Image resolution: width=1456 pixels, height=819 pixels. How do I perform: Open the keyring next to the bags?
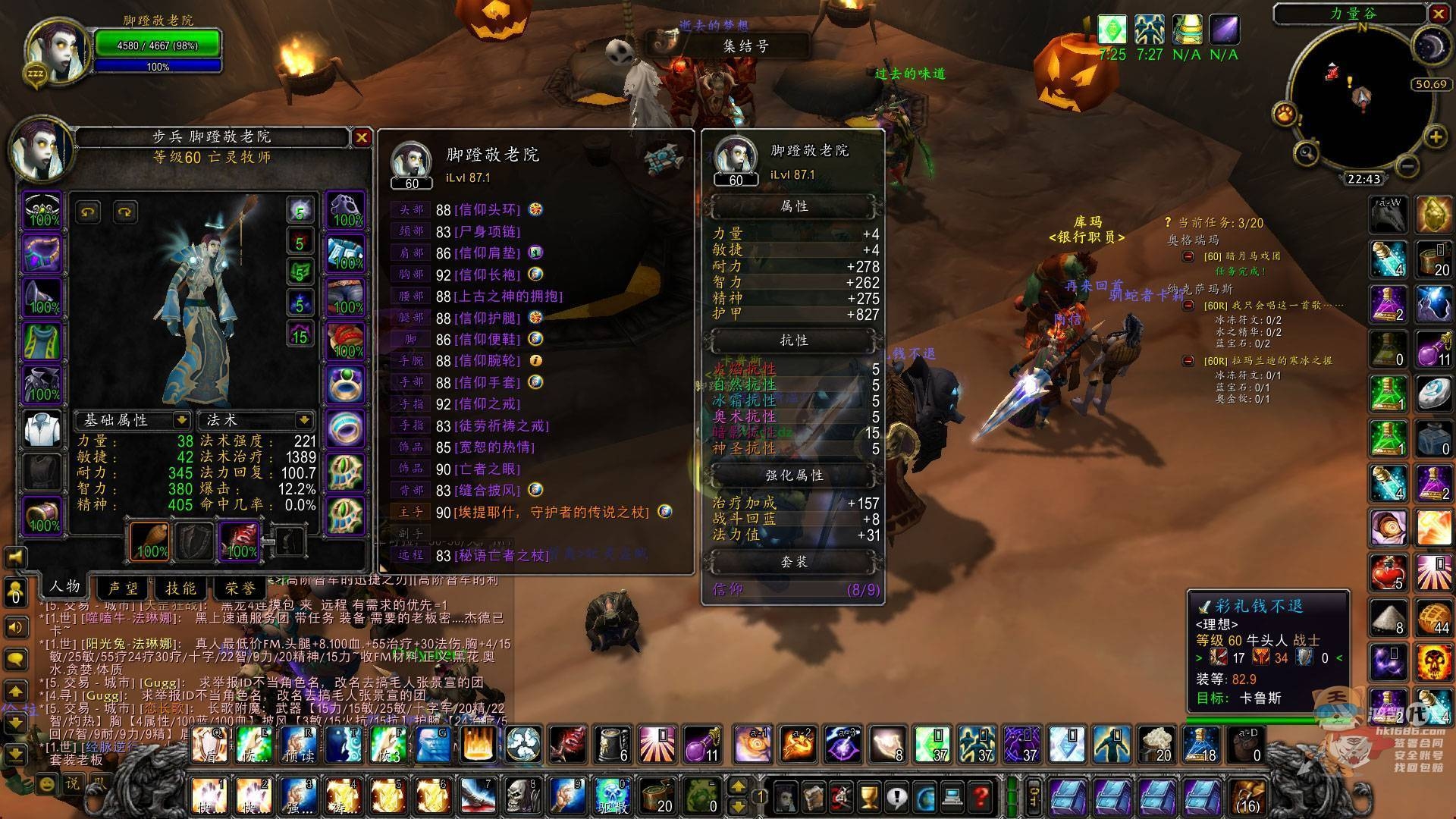point(1034,796)
